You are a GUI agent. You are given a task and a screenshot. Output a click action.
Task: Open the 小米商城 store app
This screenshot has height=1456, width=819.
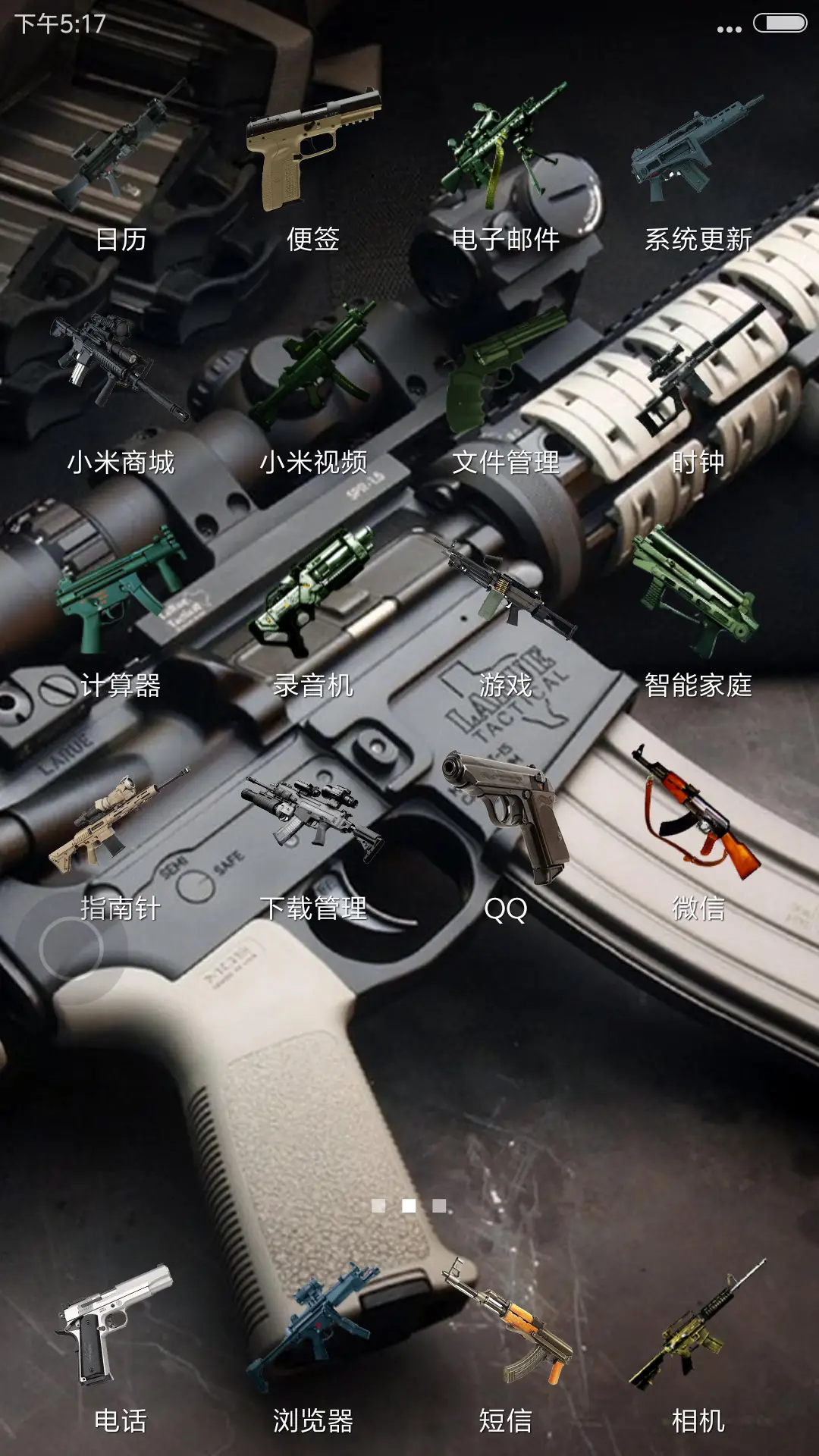pos(121,372)
